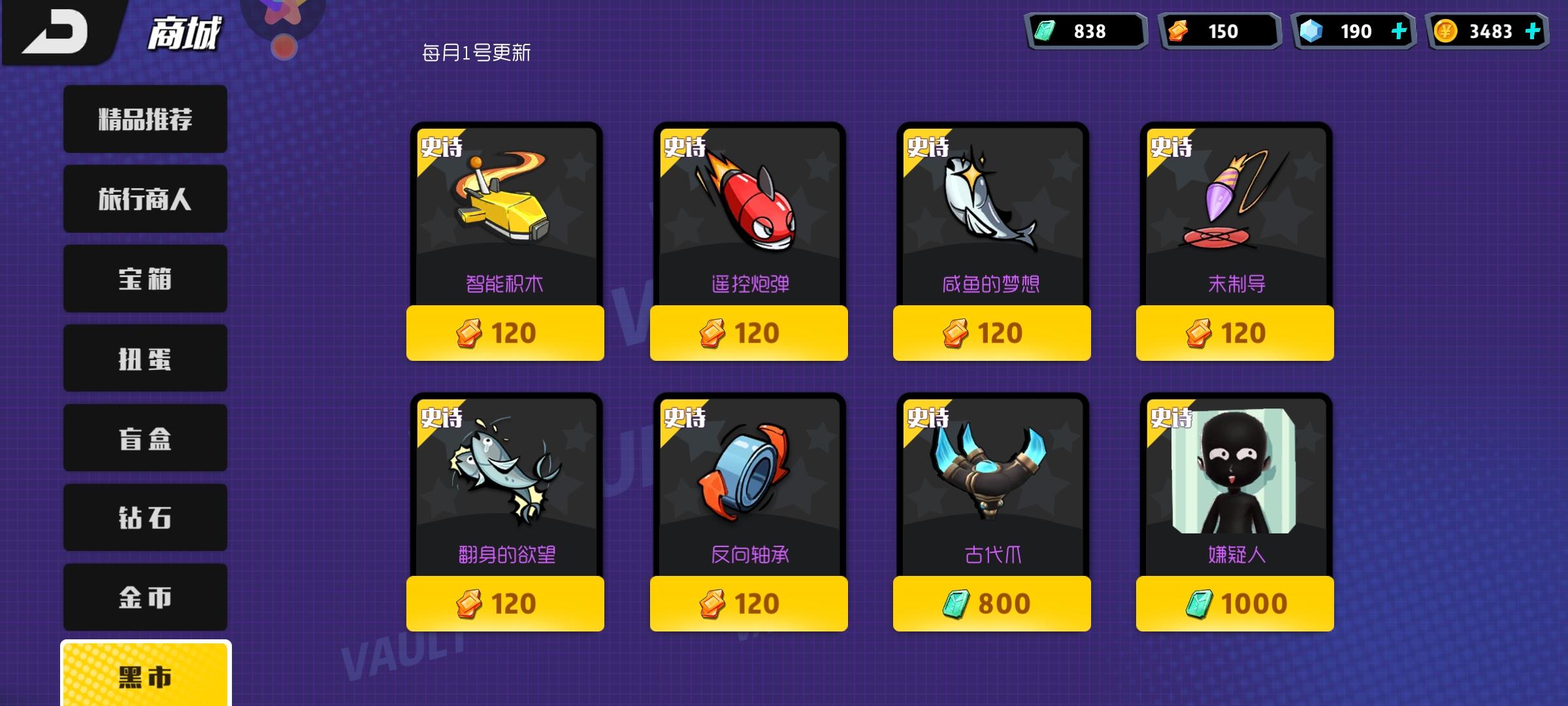Tap the plus button to buy more gold coins
The image size is (1568, 706).
click(x=1535, y=30)
